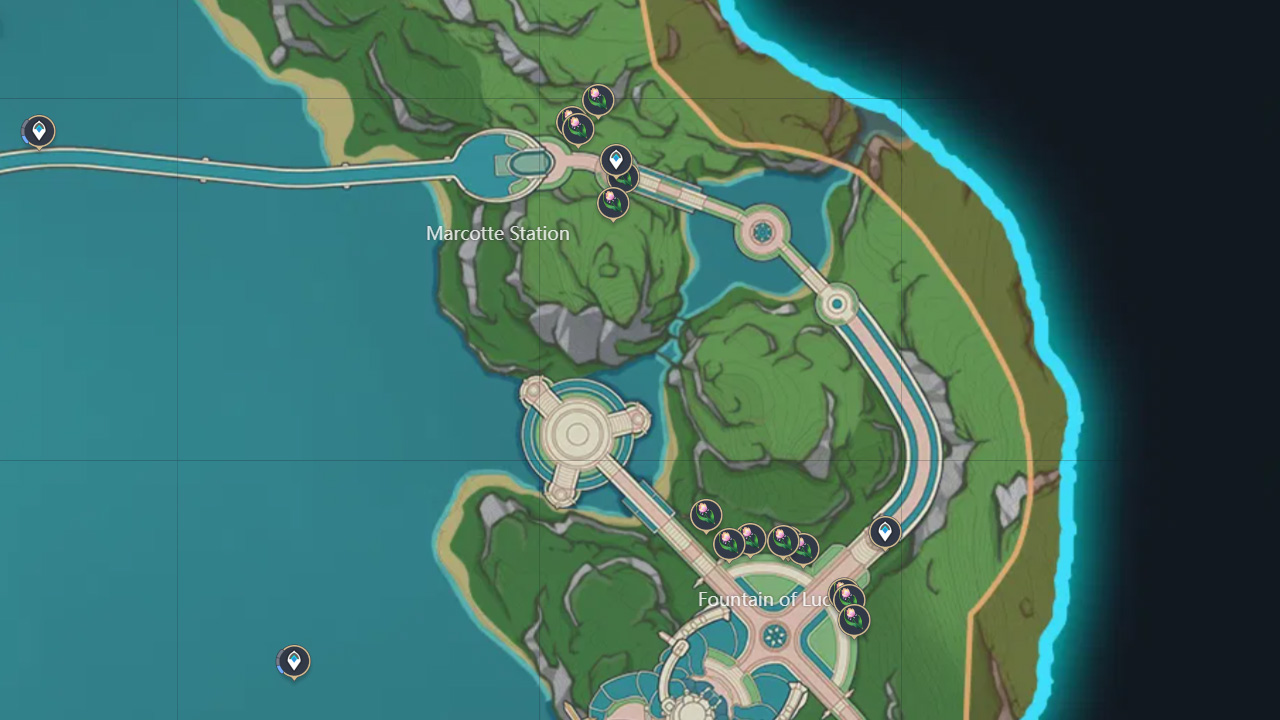
Task: Click the Marcotte Station label
Action: click(497, 233)
